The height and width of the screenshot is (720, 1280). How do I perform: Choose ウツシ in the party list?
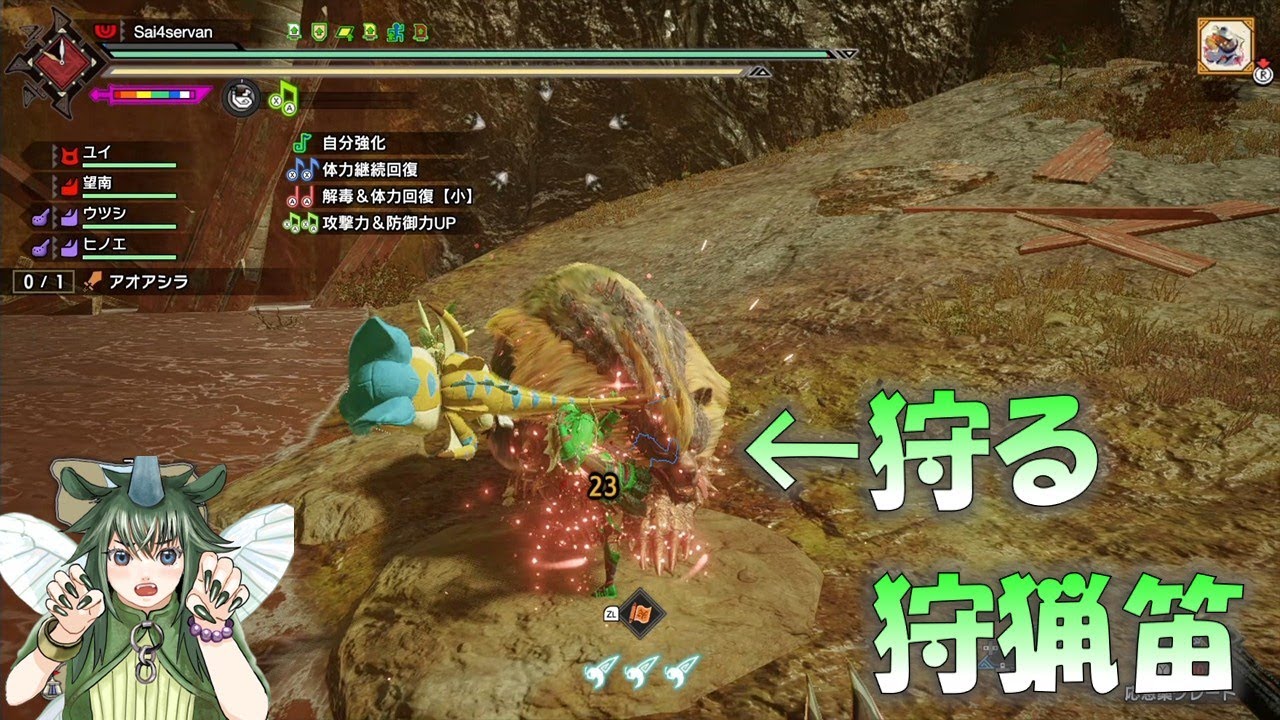[104, 214]
